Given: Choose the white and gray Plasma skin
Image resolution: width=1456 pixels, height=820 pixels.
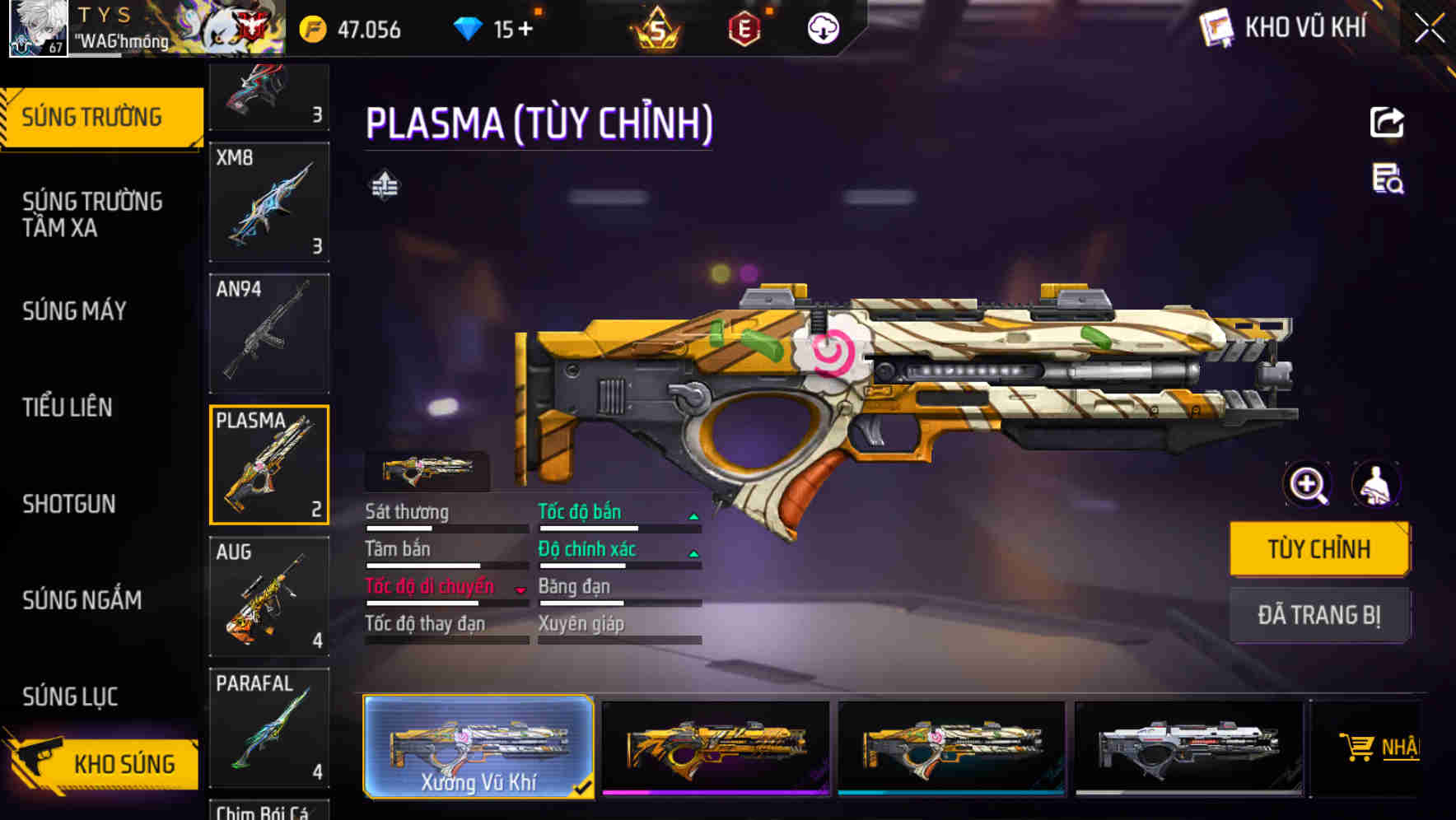Looking at the screenshot, I should [x=1188, y=747].
